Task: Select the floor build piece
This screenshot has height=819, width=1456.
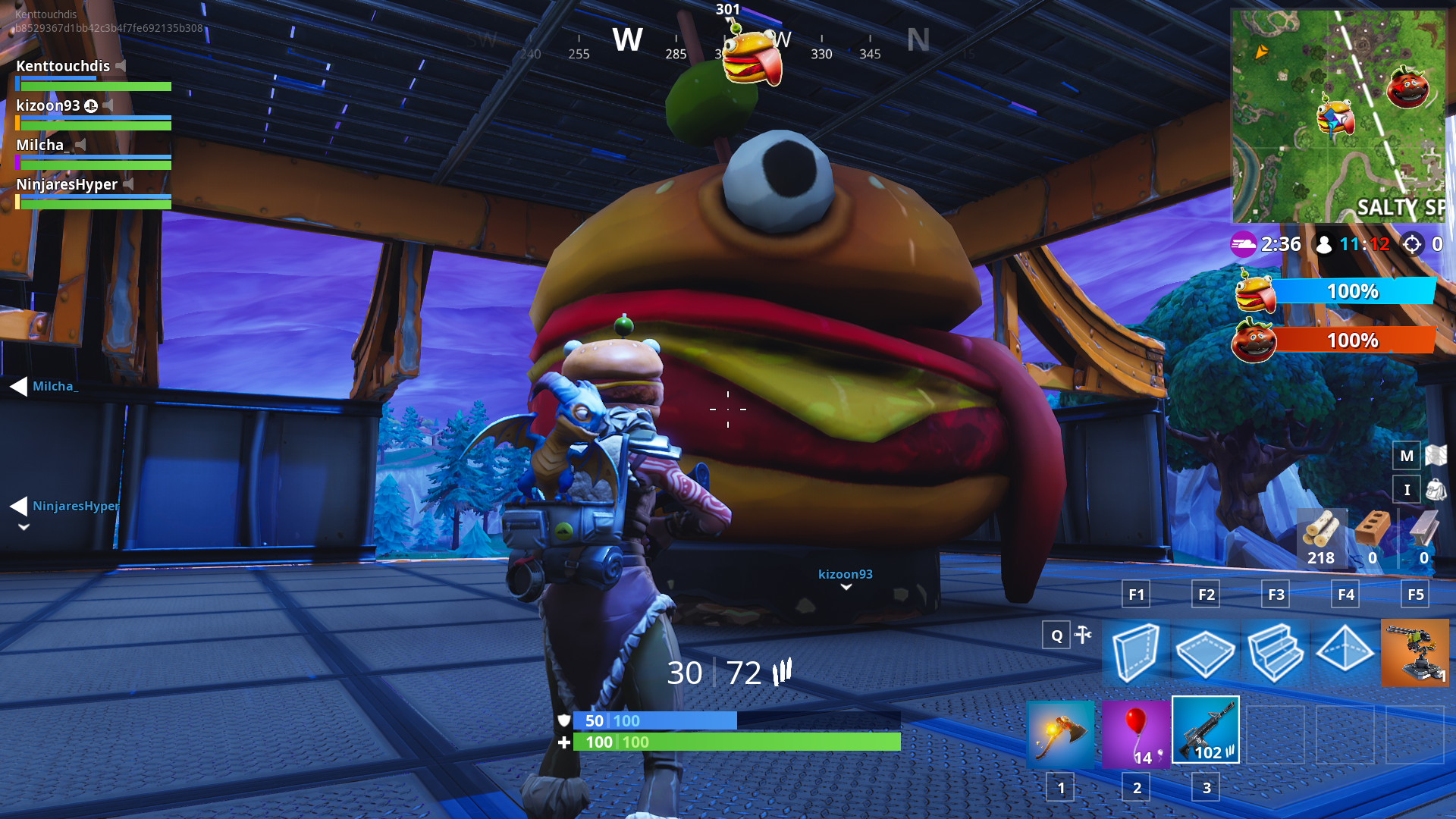Action: (x=1206, y=652)
